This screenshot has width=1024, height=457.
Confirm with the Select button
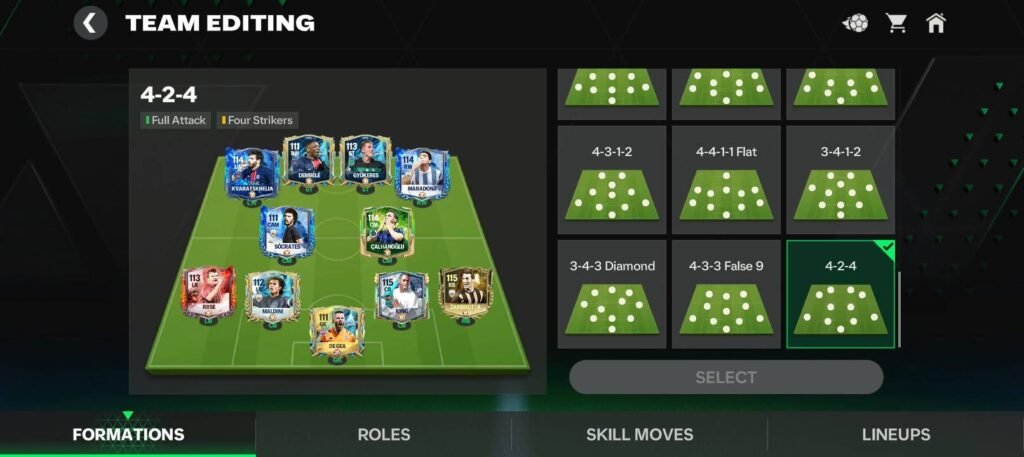726,377
